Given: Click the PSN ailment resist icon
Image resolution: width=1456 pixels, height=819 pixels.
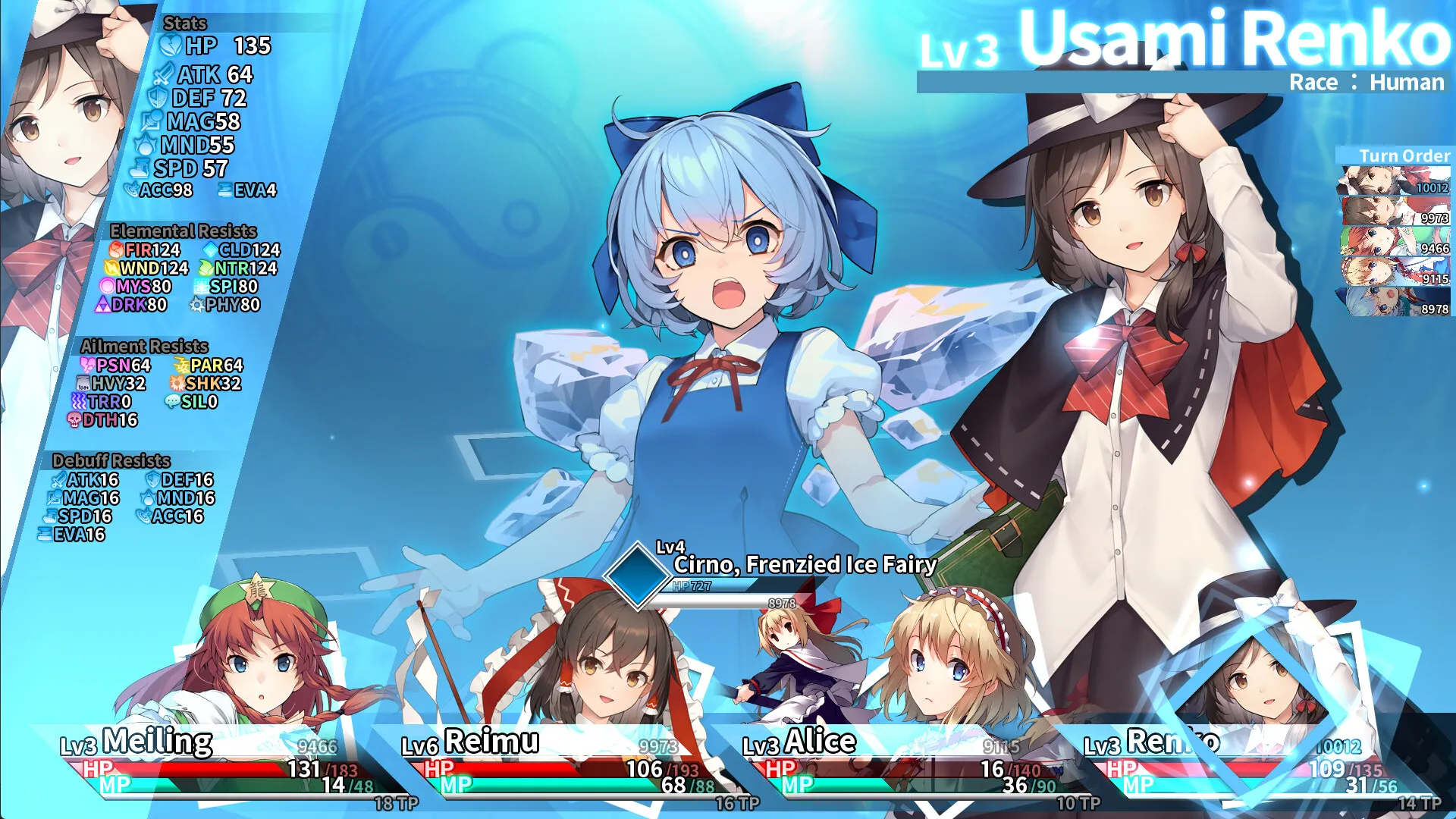Looking at the screenshot, I should (x=87, y=366).
